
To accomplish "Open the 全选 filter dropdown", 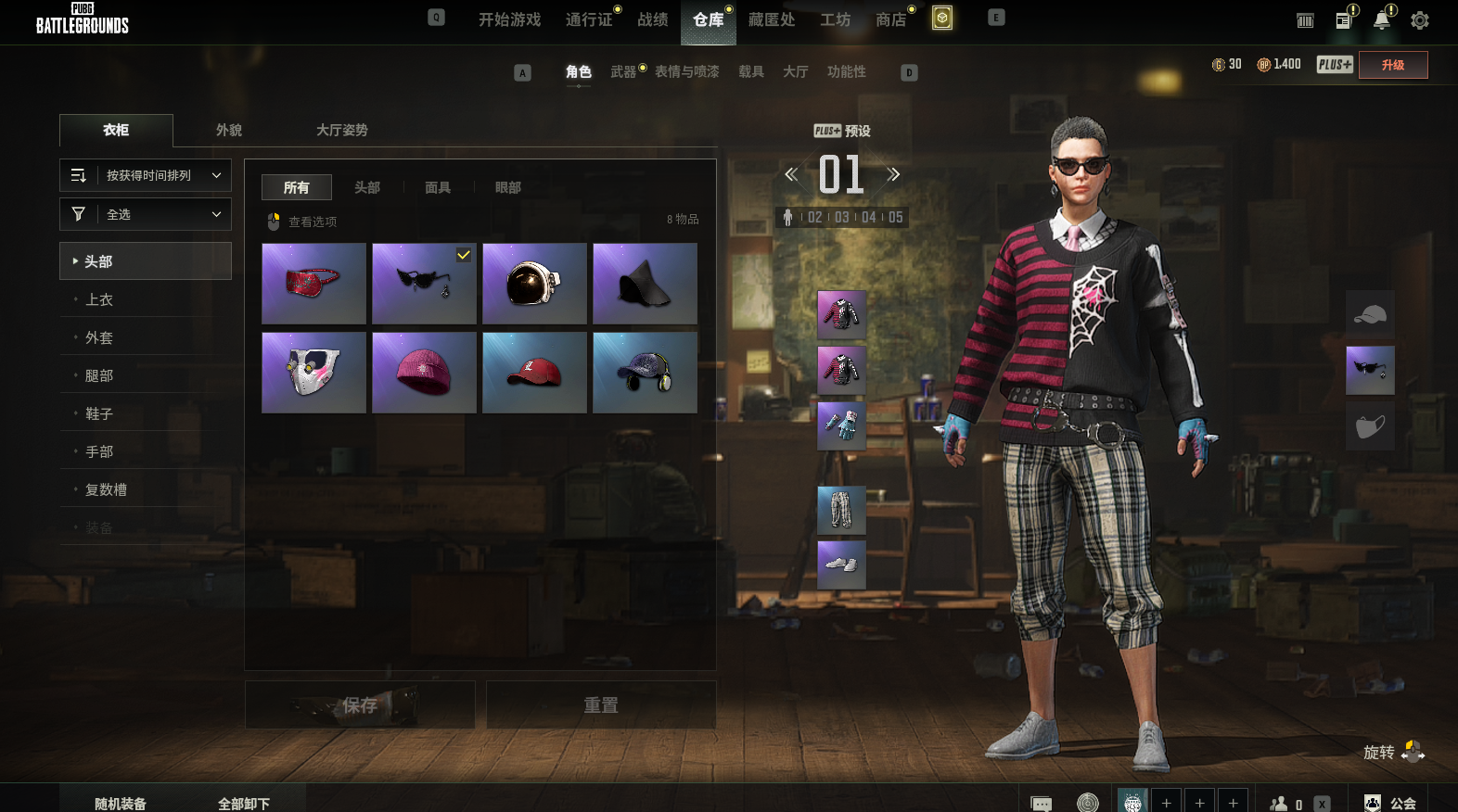I will [x=146, y=214].
